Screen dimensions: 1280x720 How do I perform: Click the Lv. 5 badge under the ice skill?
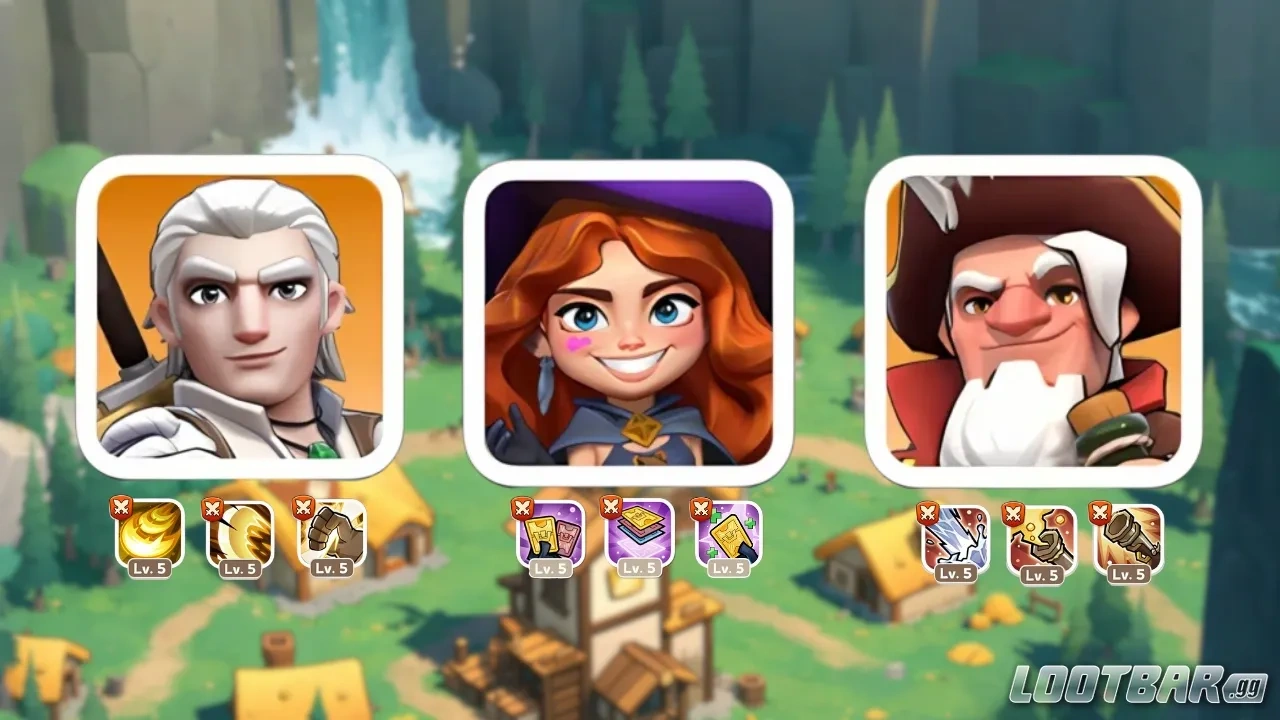[957, 573]
